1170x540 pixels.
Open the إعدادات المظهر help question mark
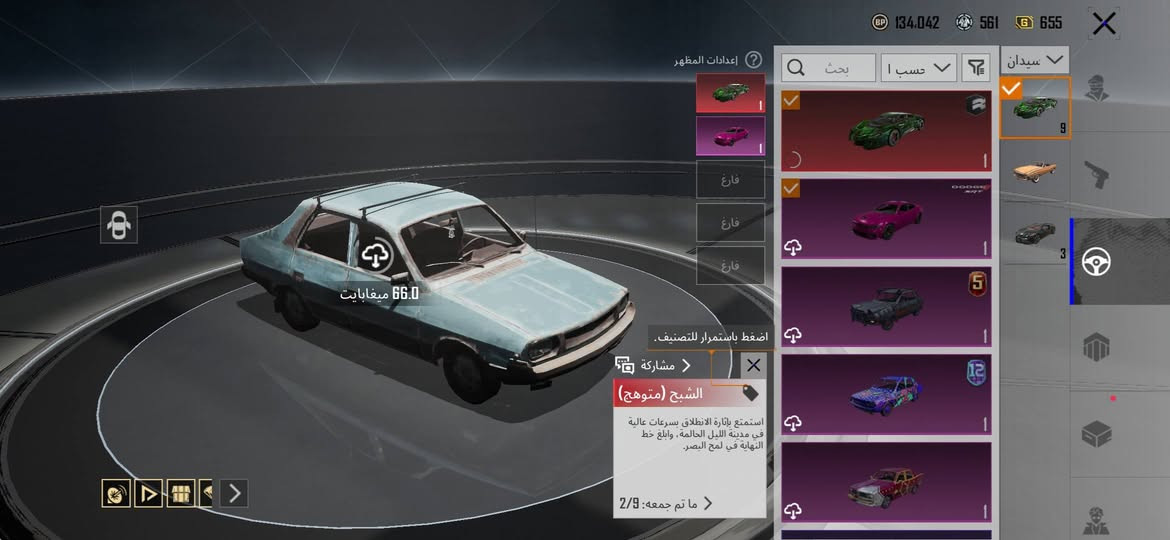click(754, 60)
